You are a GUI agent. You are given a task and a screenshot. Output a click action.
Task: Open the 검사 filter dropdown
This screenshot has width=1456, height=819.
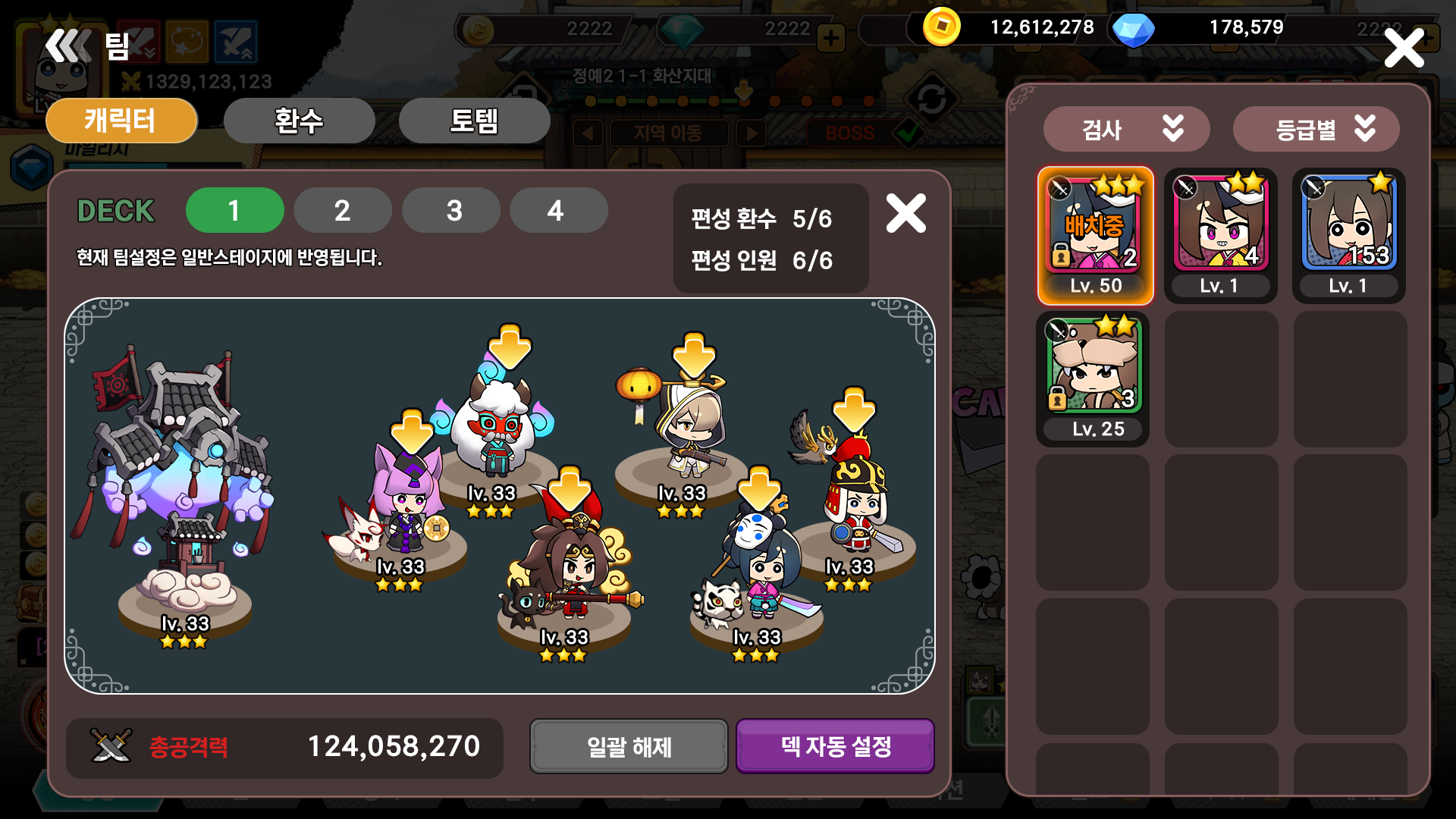click(x=1127, y=128)
